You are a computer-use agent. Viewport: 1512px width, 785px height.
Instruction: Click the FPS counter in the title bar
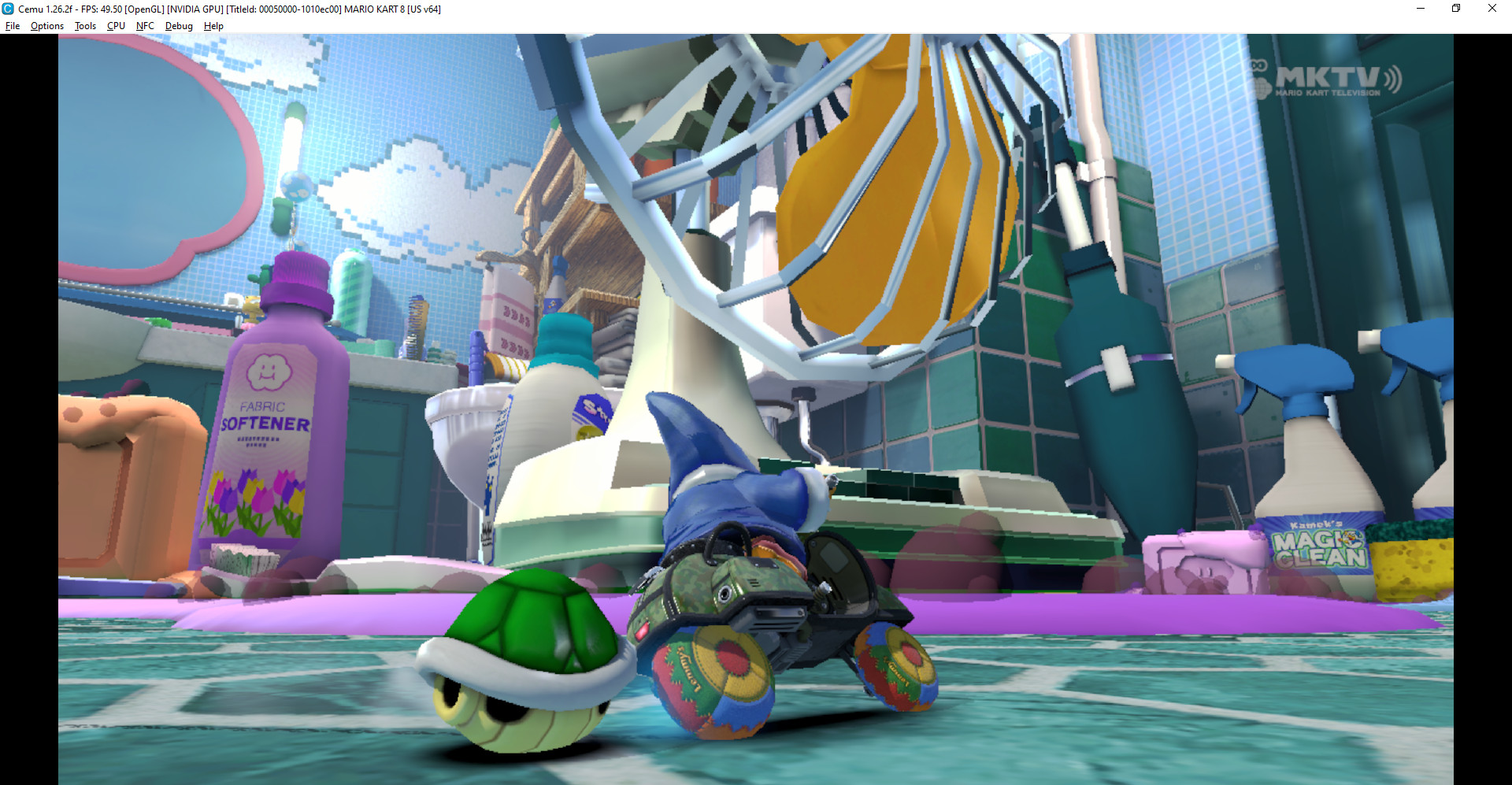(101, 9)
